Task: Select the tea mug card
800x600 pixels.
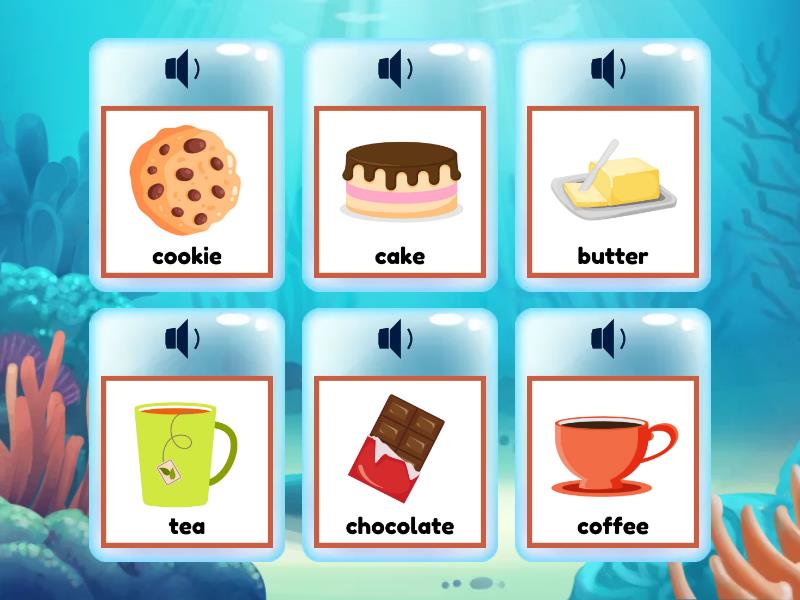Action: click(187, 461)
